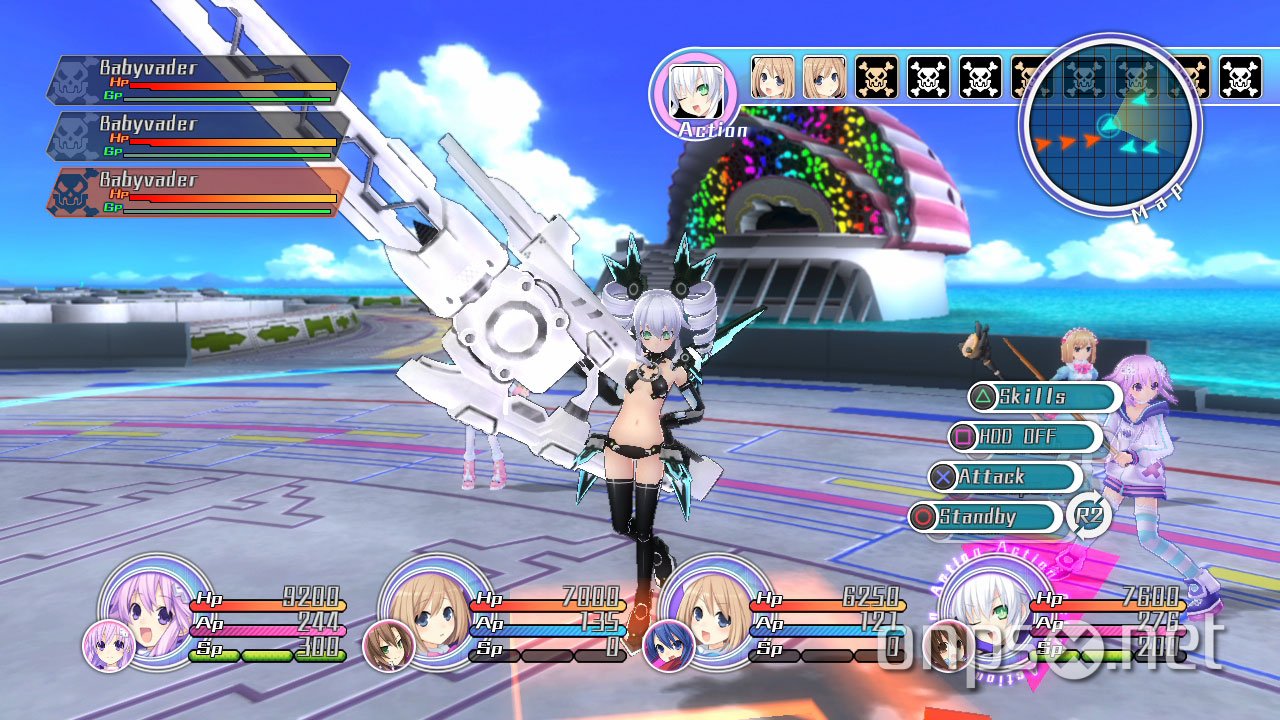Screen dimensions: 1280x720
Task: Click the Action label under the active portrait
Action: 716,130
